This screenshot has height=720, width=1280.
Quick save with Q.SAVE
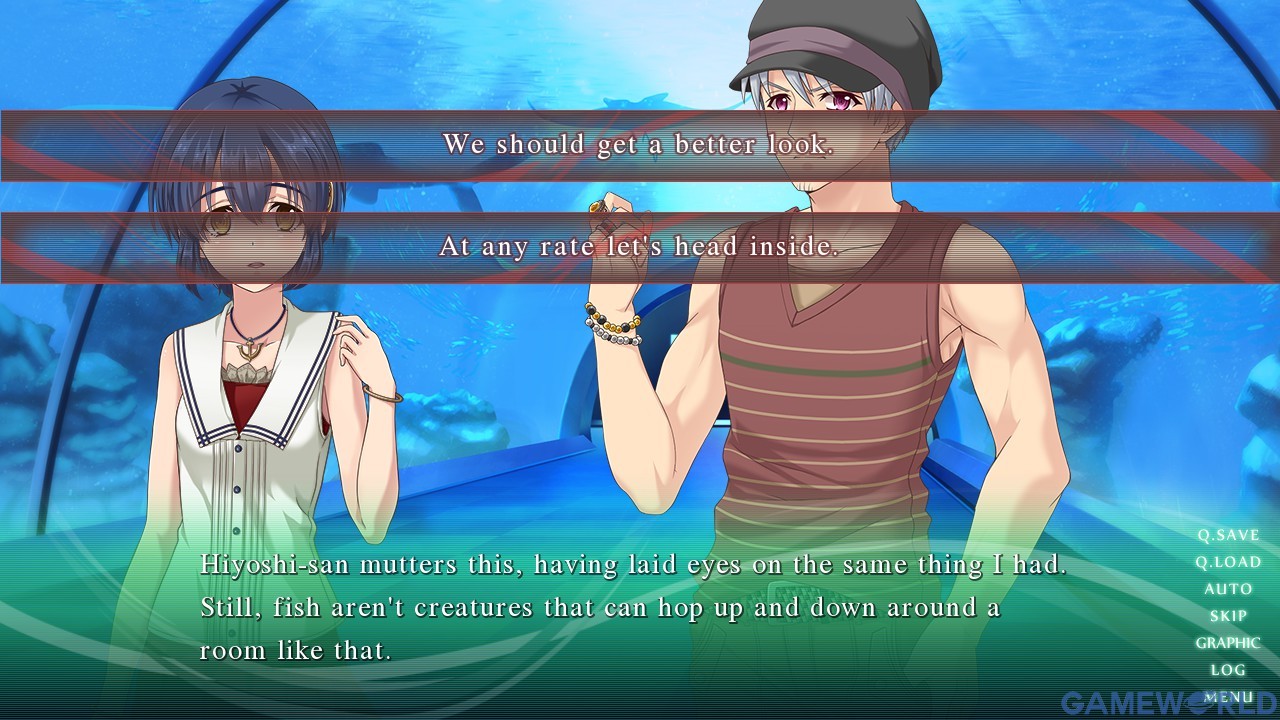pos(1228,536)
